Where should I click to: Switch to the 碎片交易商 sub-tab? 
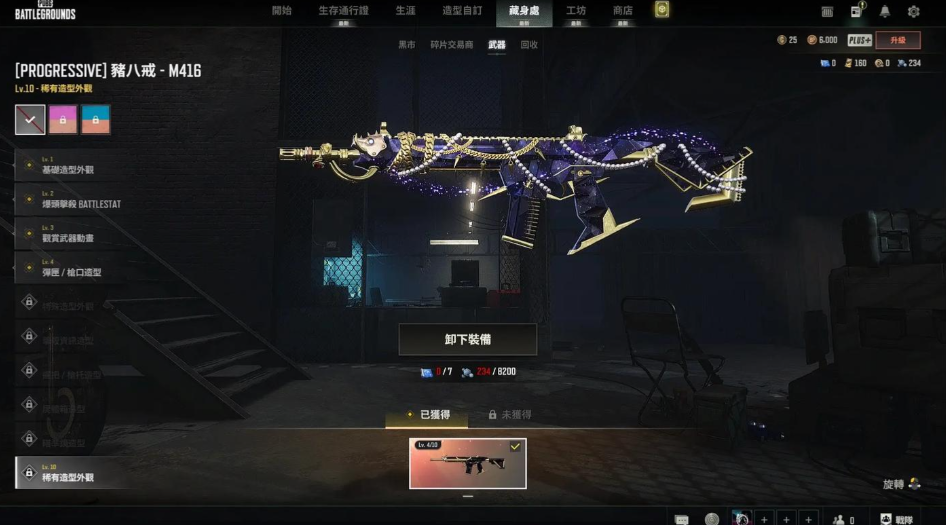pyautogui.click(x=451, y=45)
